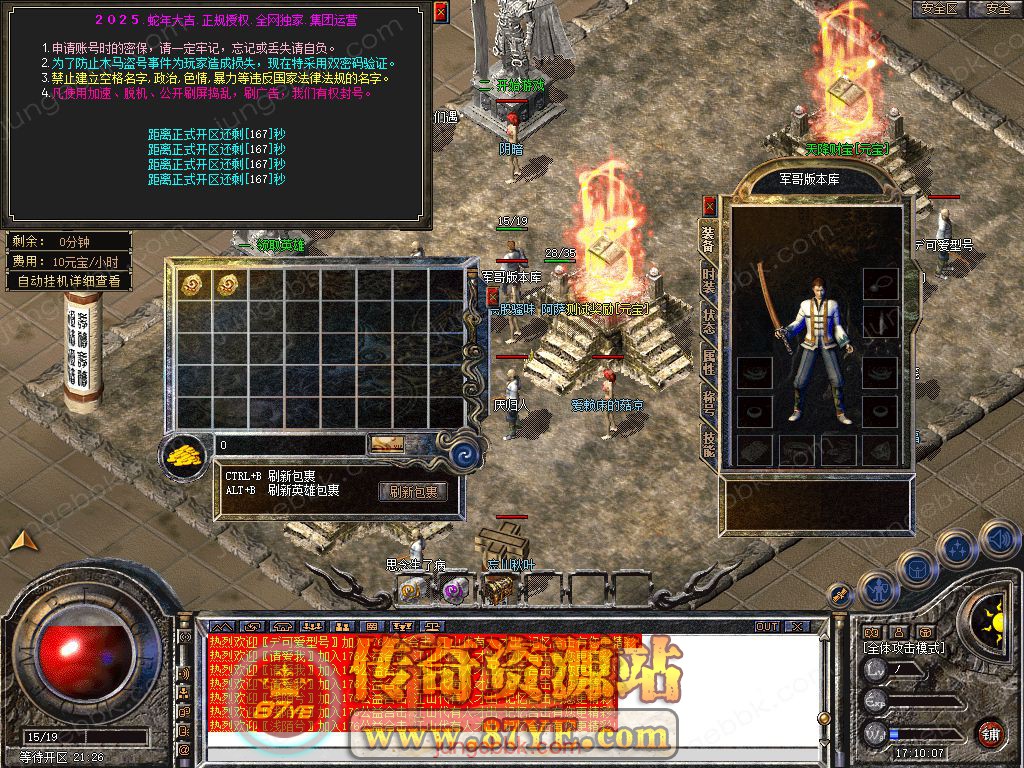The height and width of the screenshot is (768, 1024).
Task: Switch to the 称号 title tab
Action: [708, 403]
